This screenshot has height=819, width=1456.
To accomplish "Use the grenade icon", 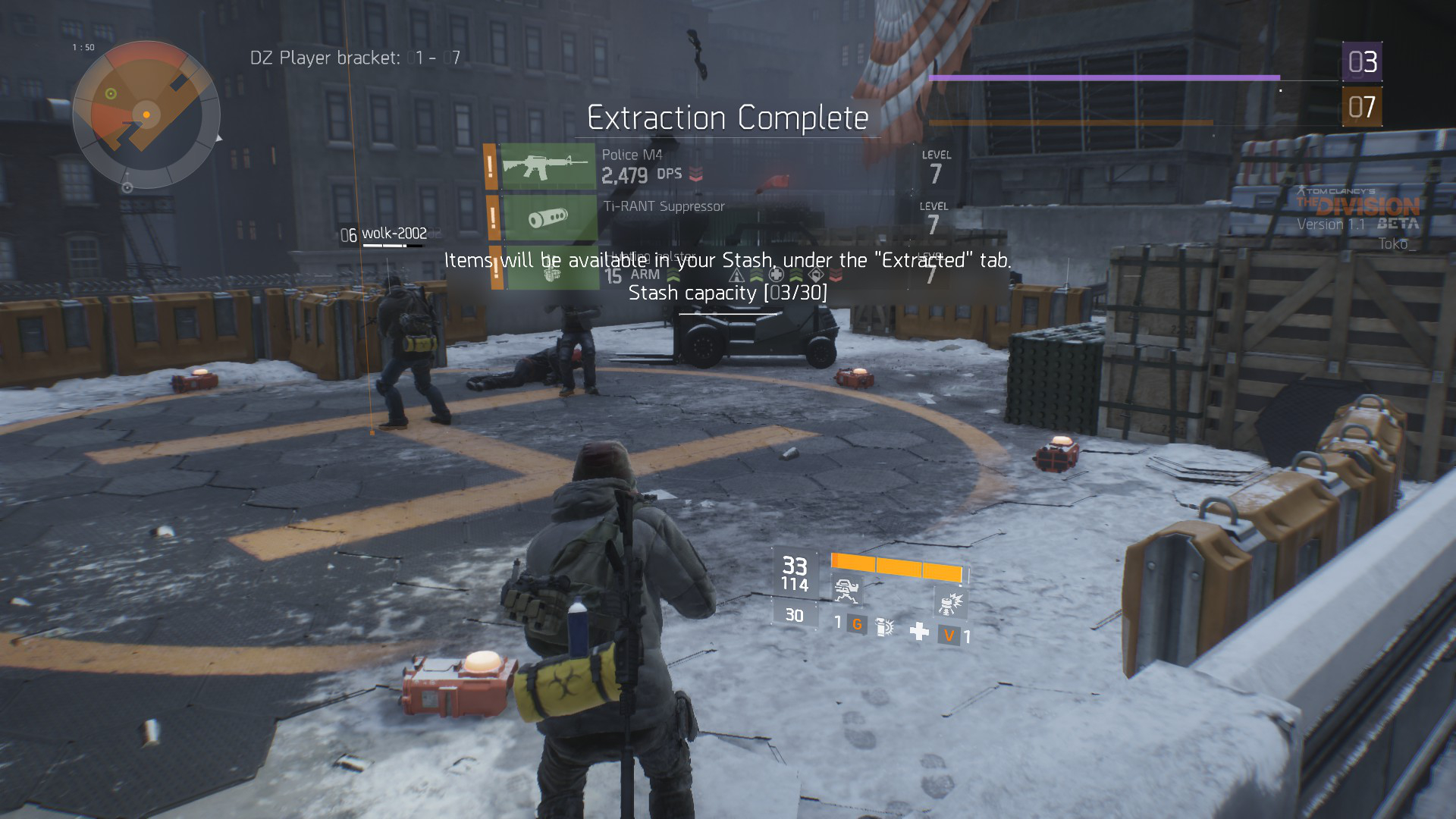I will click(884, 627).
